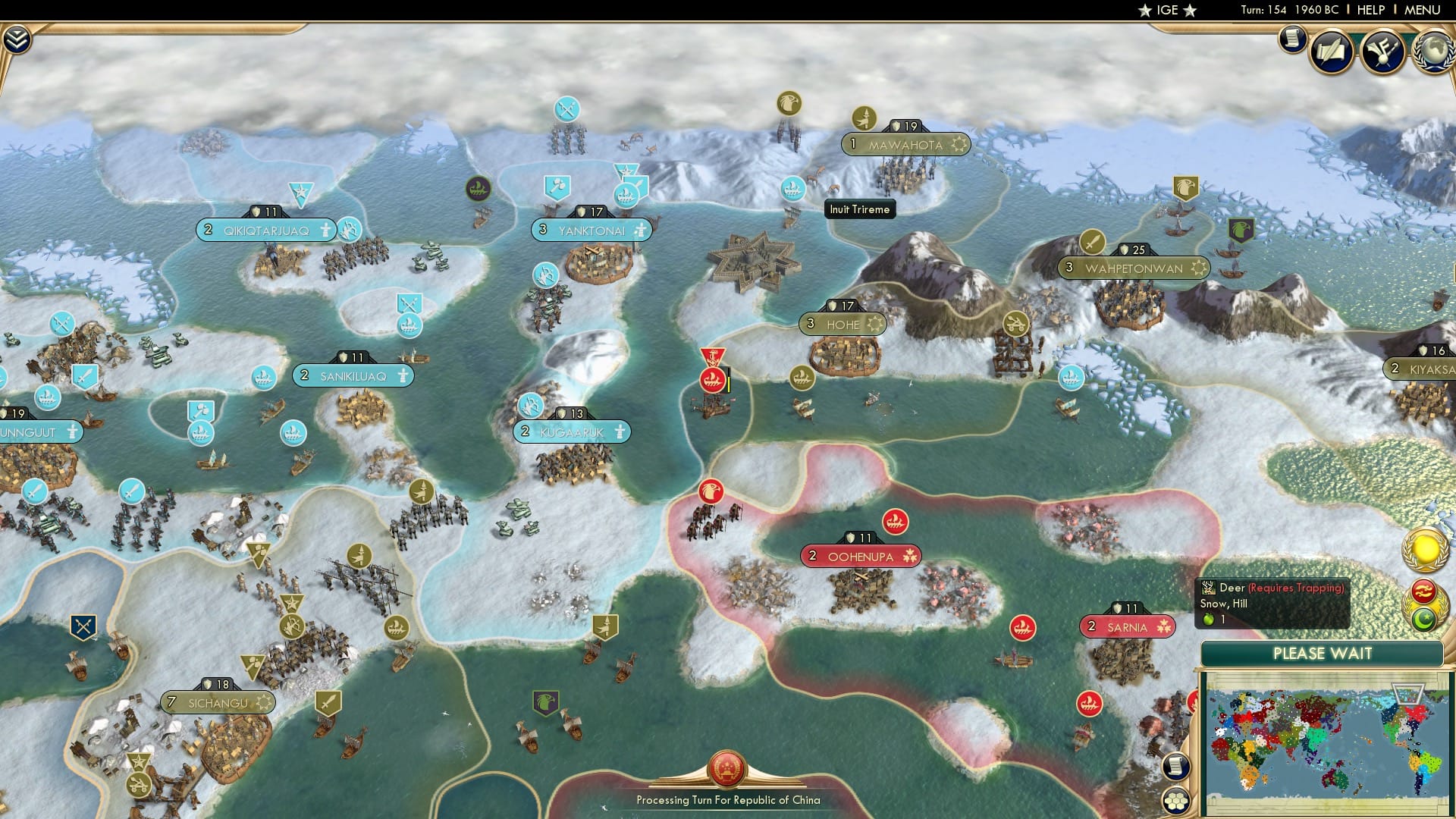Open the Sarnia city banner

click(x=1128, y=627)
